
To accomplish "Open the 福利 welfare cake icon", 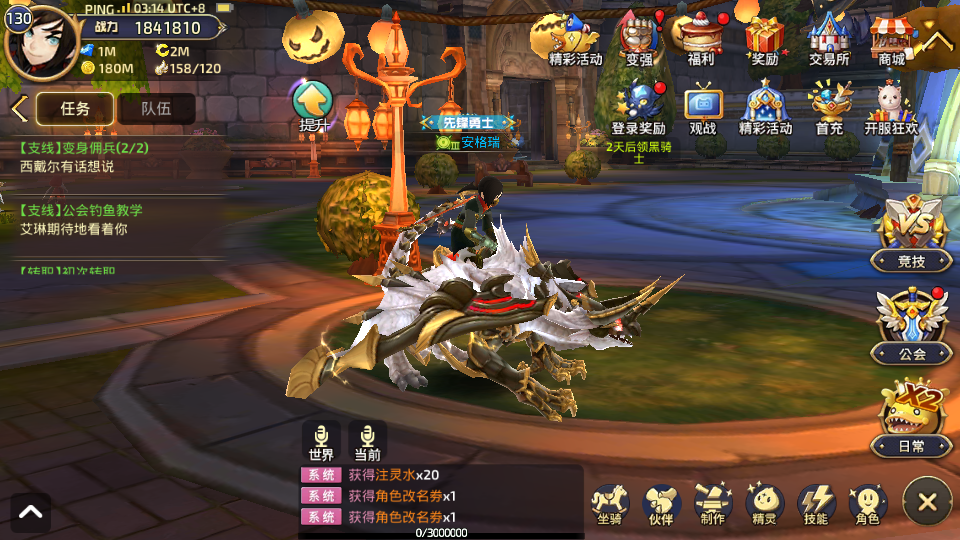I will click(700, 38).
